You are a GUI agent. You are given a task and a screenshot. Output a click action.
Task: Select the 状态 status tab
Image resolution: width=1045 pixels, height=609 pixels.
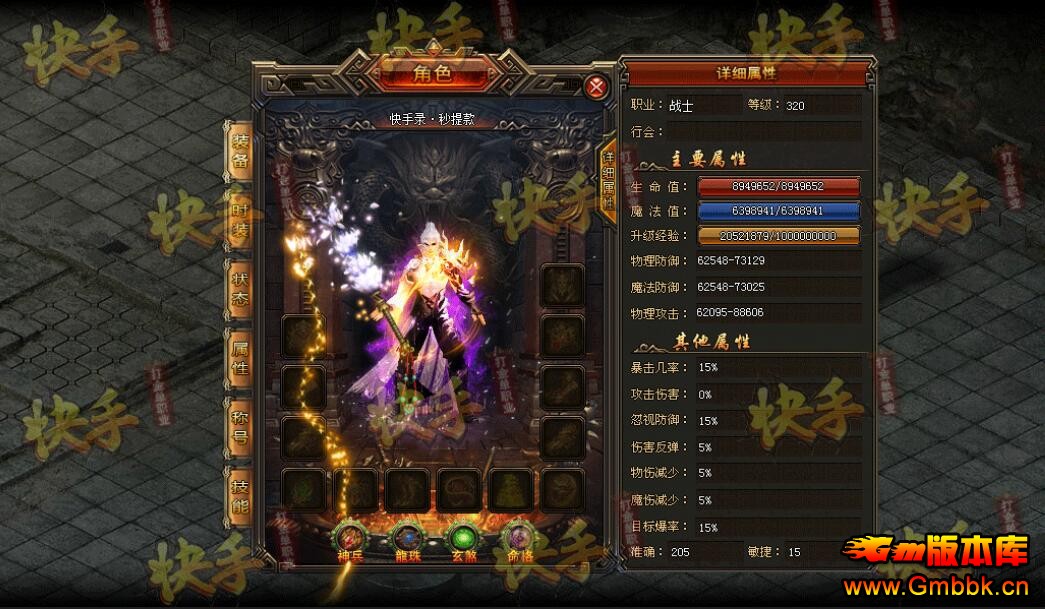pos(241,288)
